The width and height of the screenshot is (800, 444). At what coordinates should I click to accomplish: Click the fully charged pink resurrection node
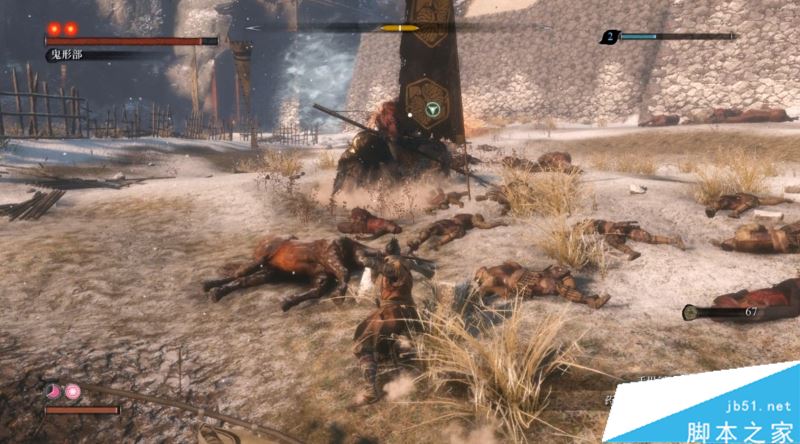point(73,391)
